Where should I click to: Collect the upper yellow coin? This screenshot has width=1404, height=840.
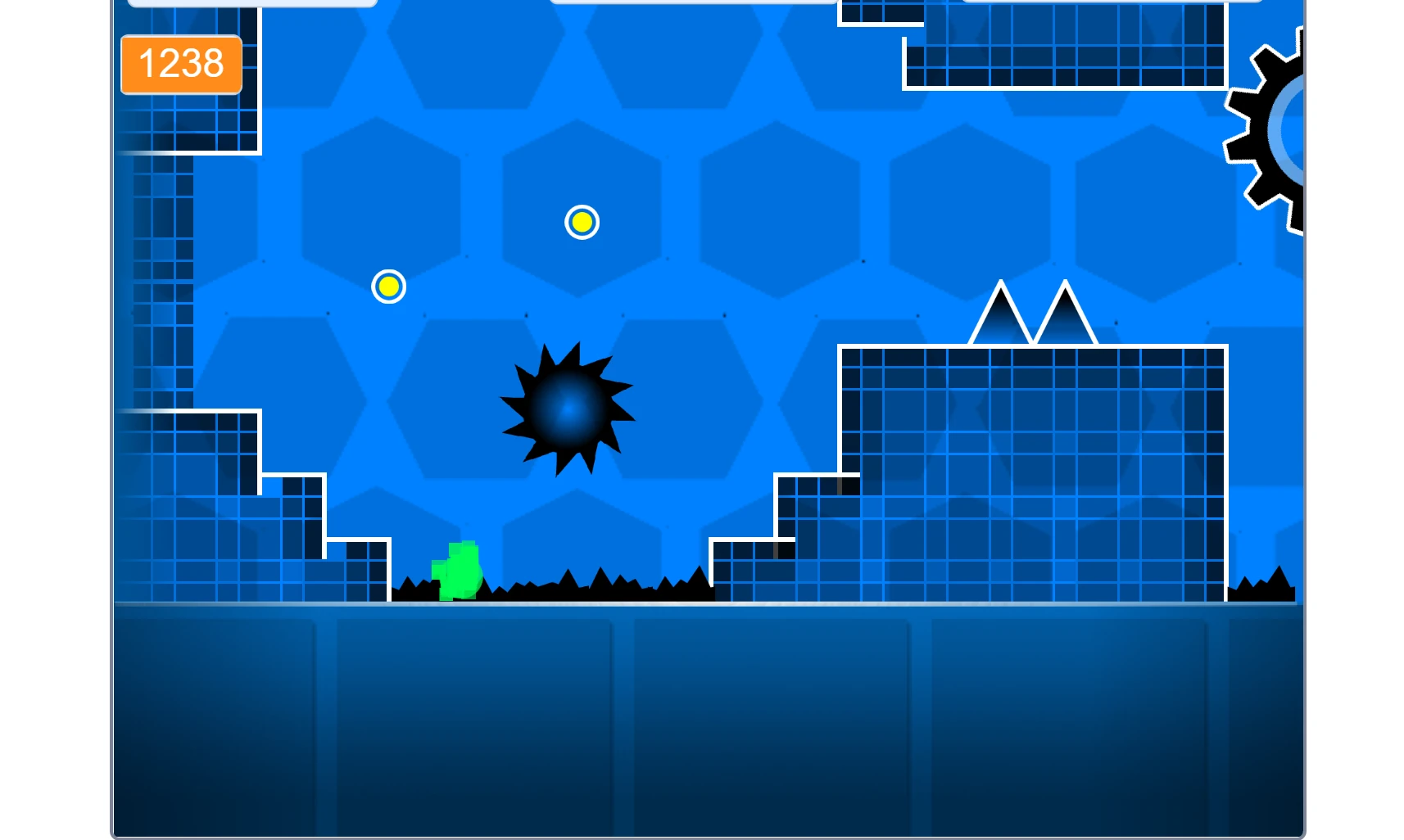[x=582, y=221]
